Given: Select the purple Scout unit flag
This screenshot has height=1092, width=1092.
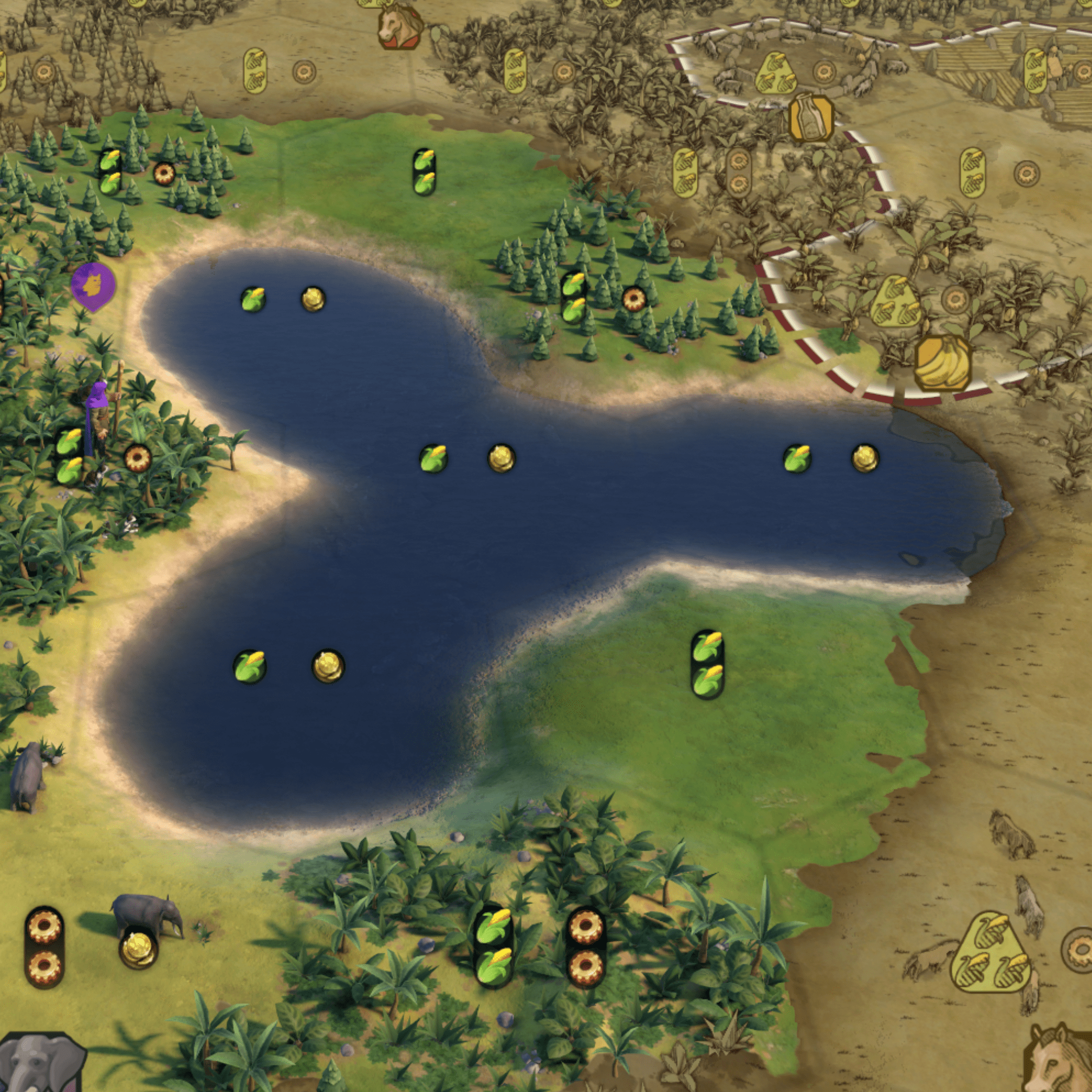Looking at the screenshot, I should point(93,285).
